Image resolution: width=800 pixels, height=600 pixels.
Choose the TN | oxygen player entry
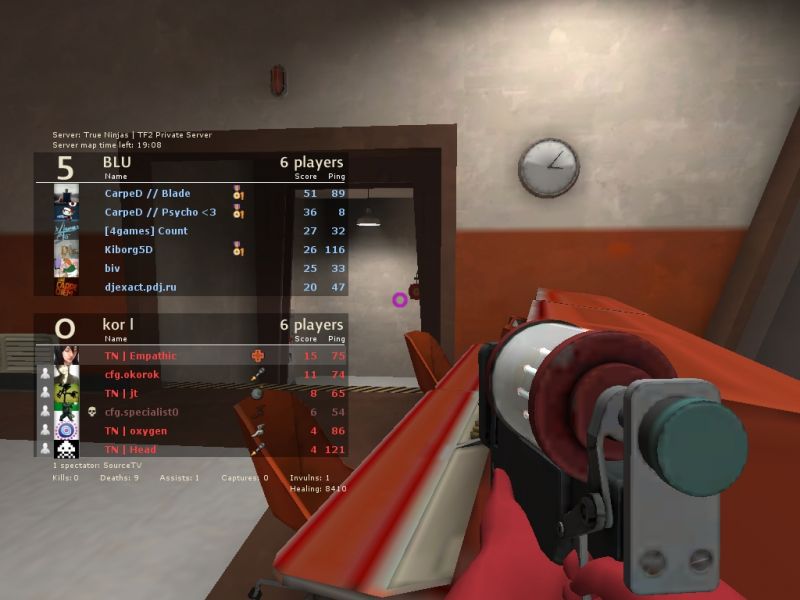135,431
